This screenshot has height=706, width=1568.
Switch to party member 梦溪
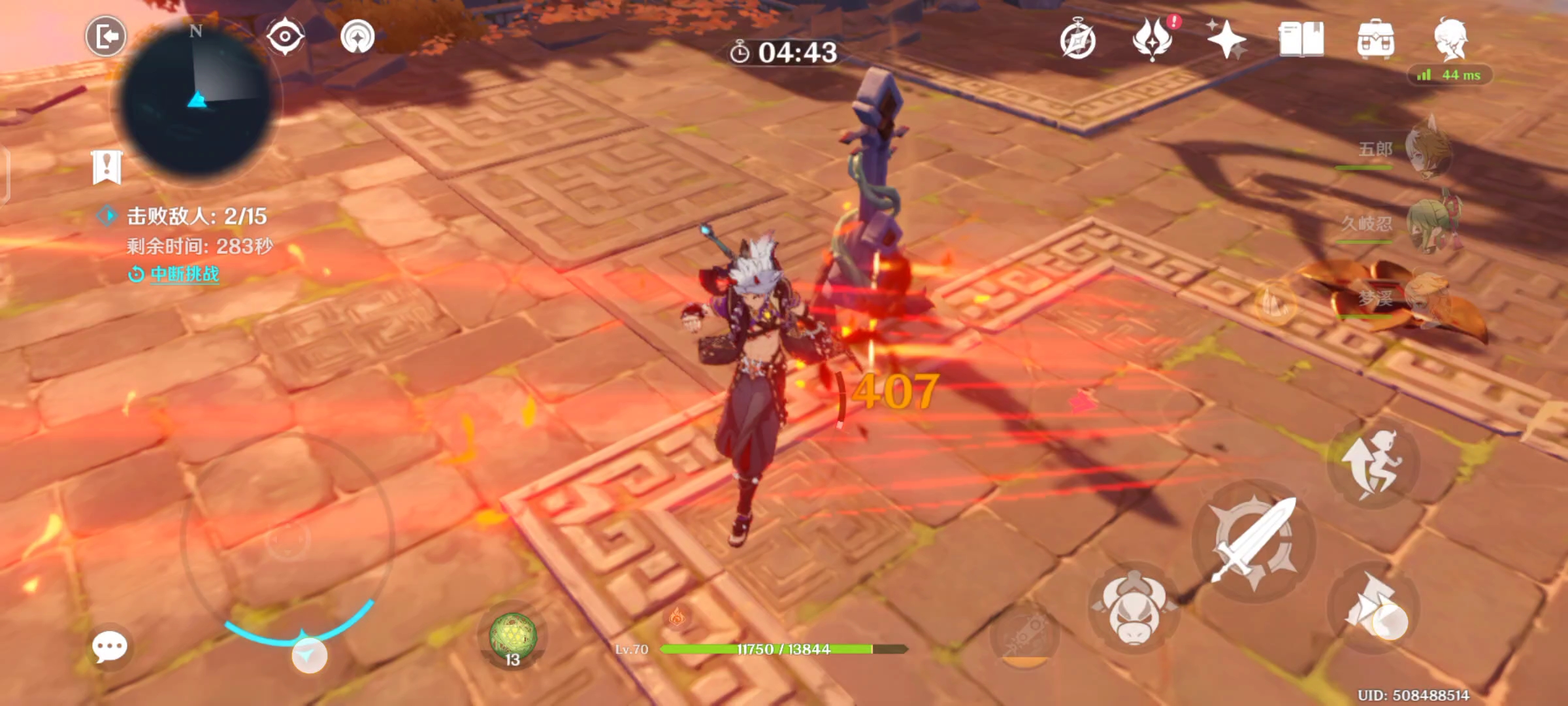tap(1428, 298)
